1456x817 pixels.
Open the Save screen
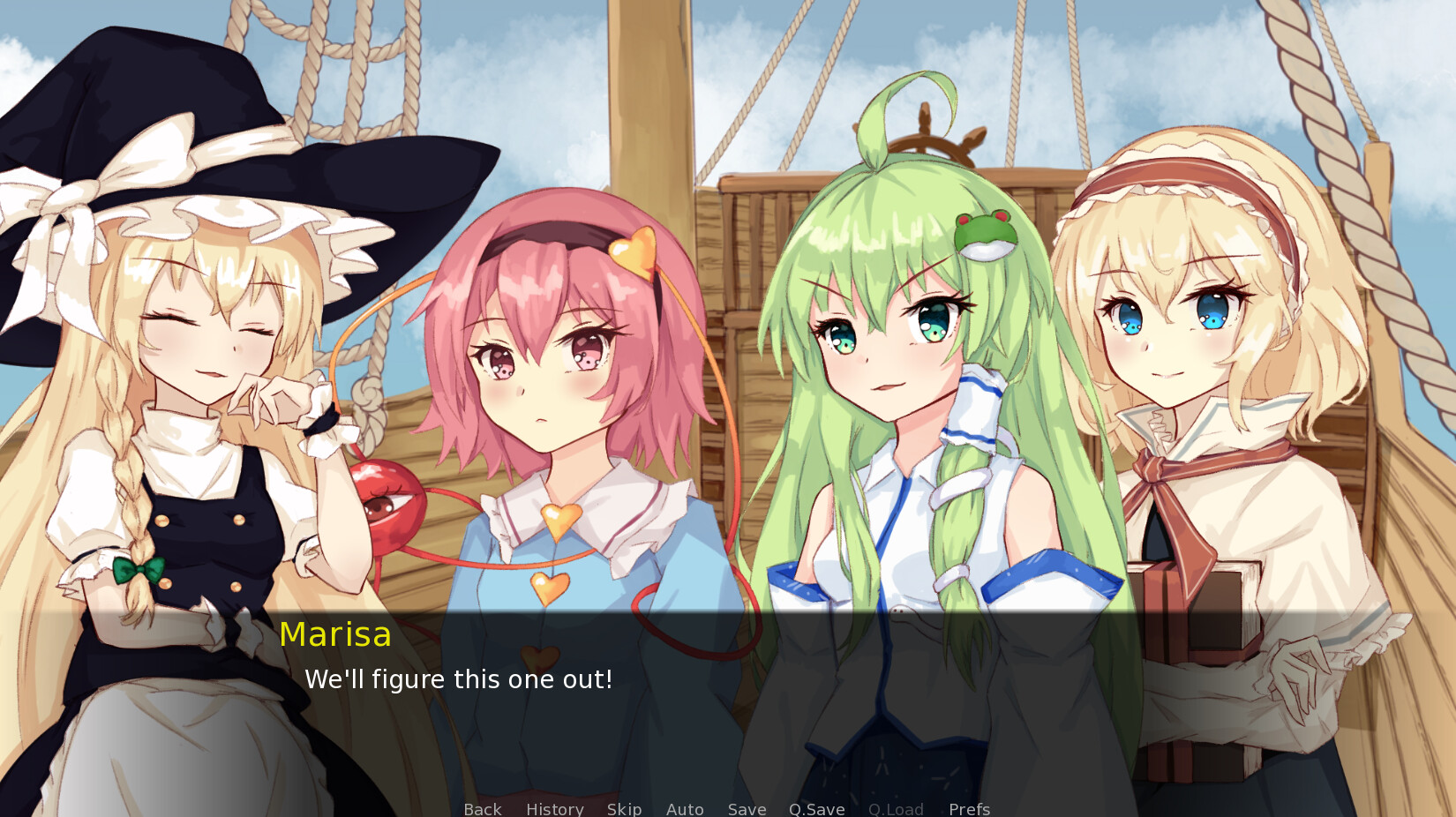click(x=746, y=808)
